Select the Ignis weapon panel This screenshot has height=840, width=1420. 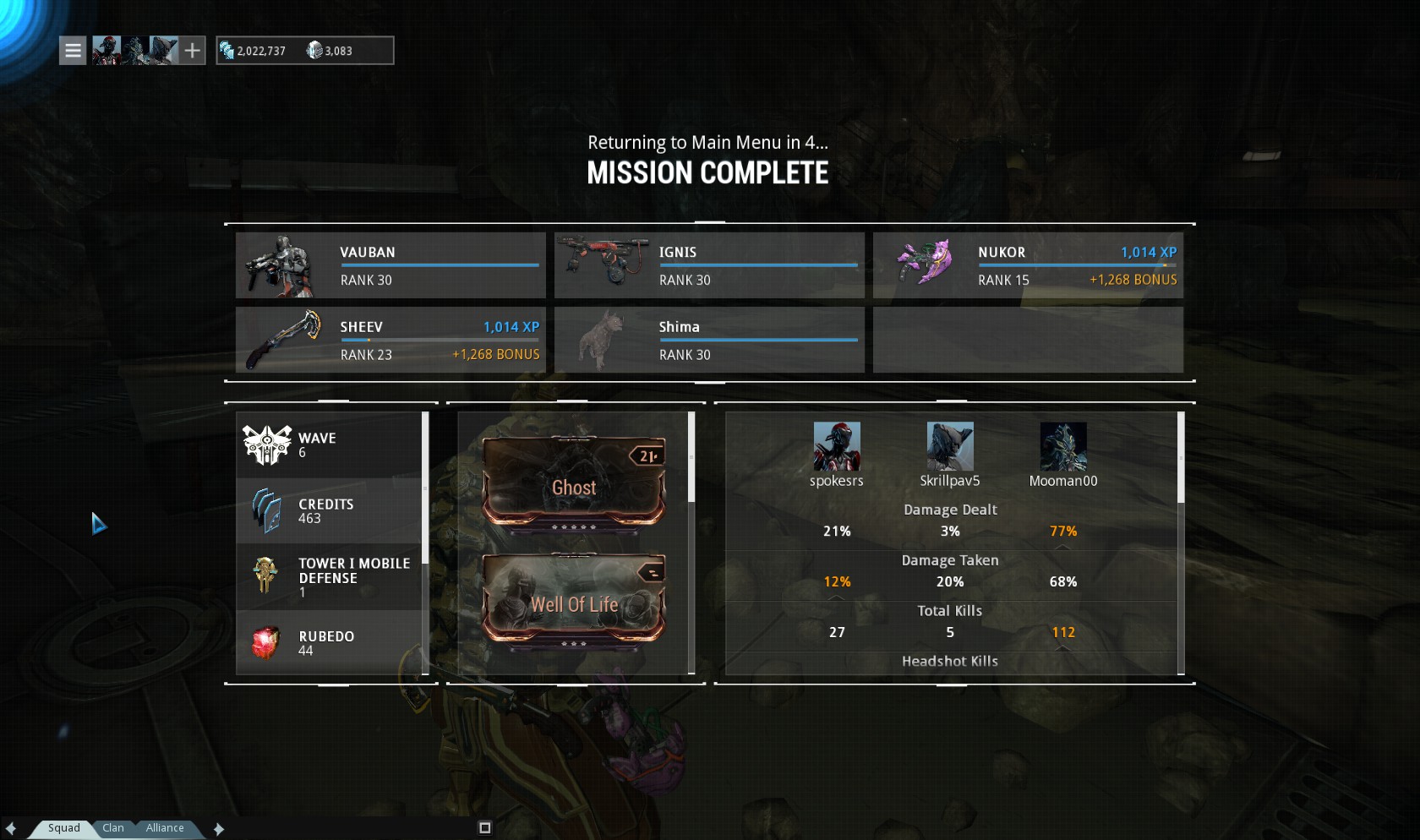point(709,265)
